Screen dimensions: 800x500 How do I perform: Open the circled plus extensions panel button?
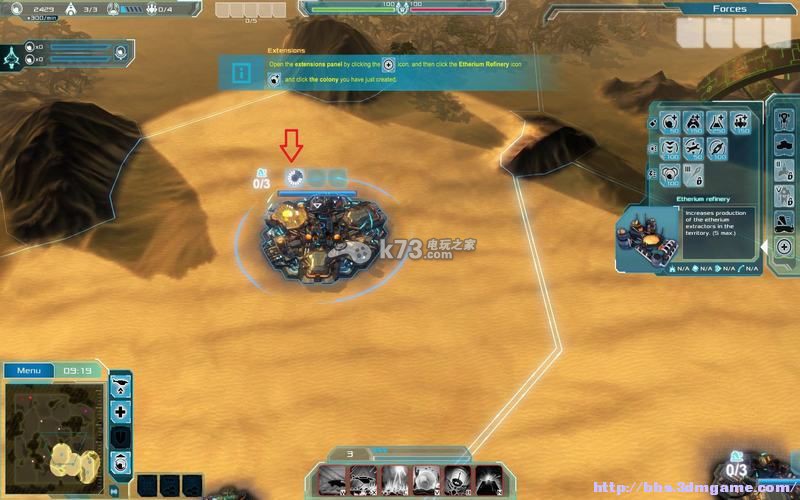click(x=784, y=246)
